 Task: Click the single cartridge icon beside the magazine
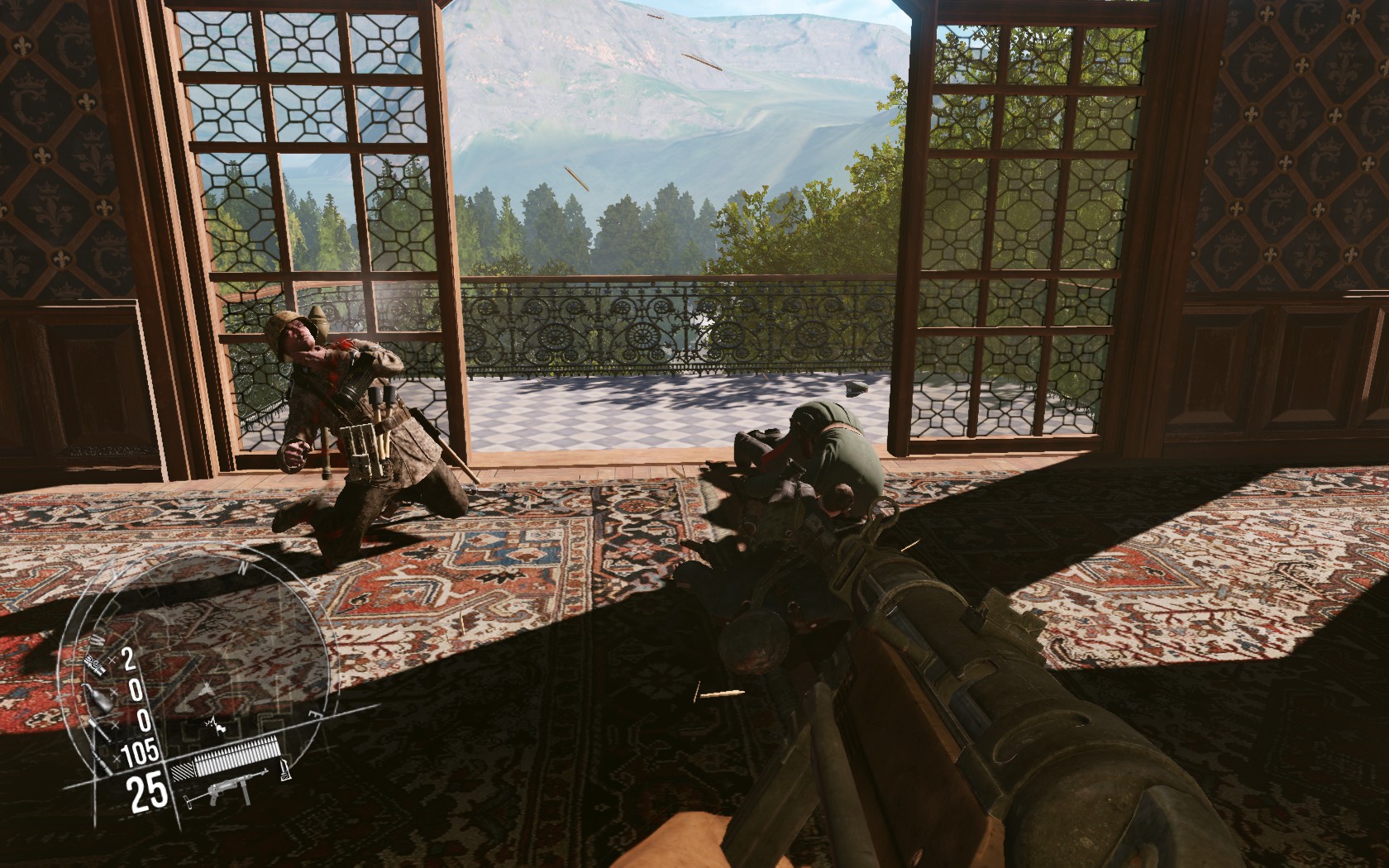coord(284,768)
